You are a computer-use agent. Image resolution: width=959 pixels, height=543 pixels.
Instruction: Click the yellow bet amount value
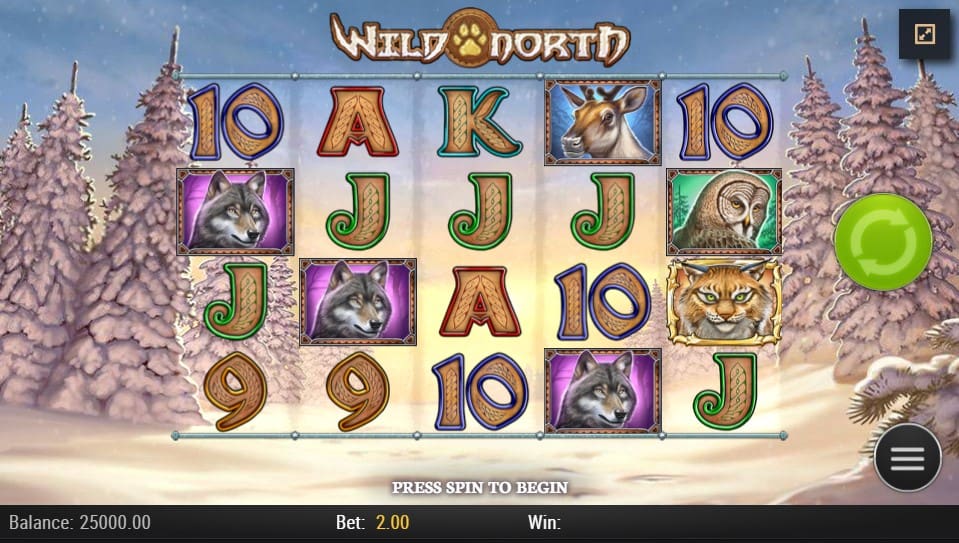[x=392, y=522]
